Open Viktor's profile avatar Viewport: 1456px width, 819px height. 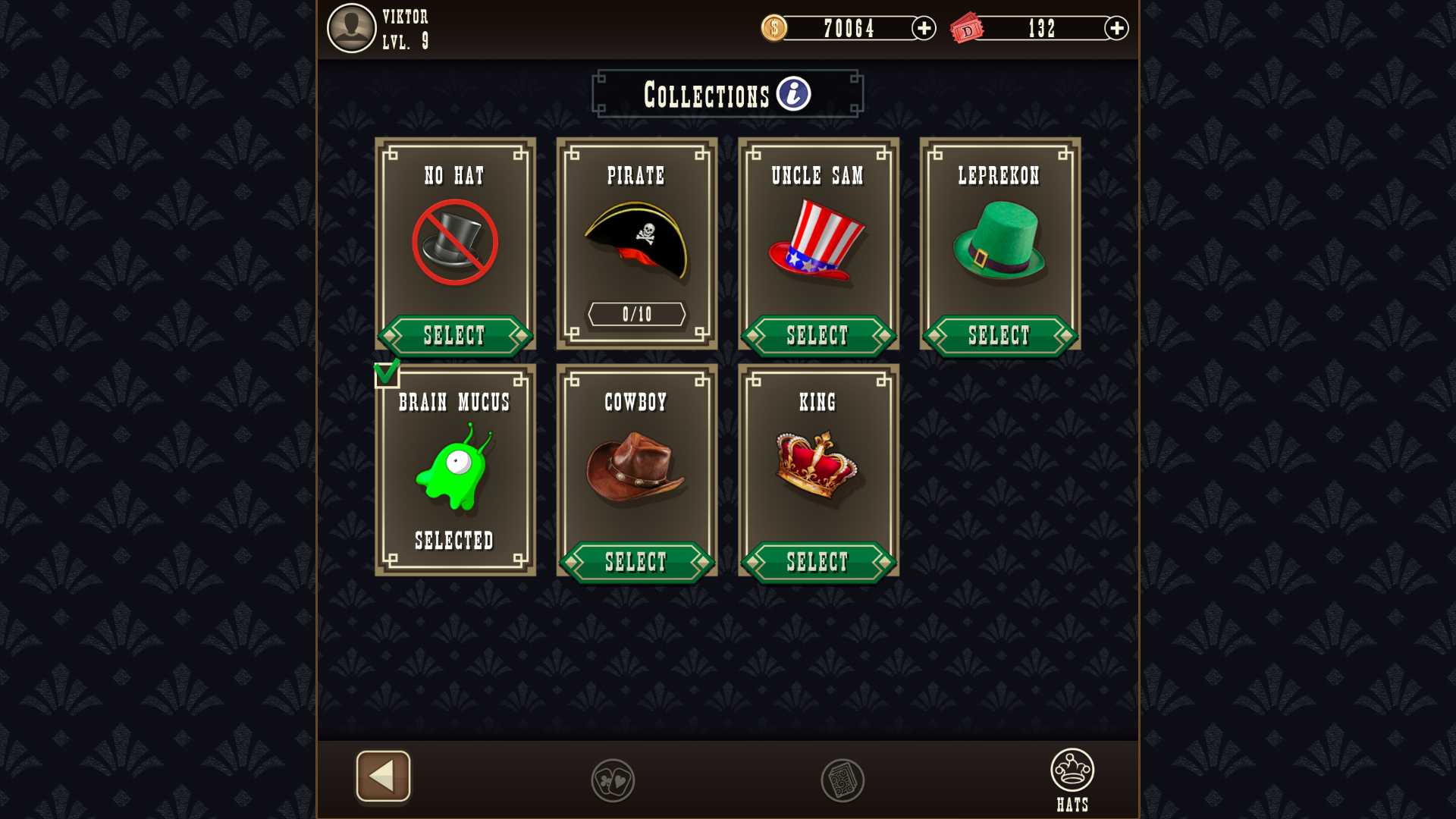(x=351, y=28)
